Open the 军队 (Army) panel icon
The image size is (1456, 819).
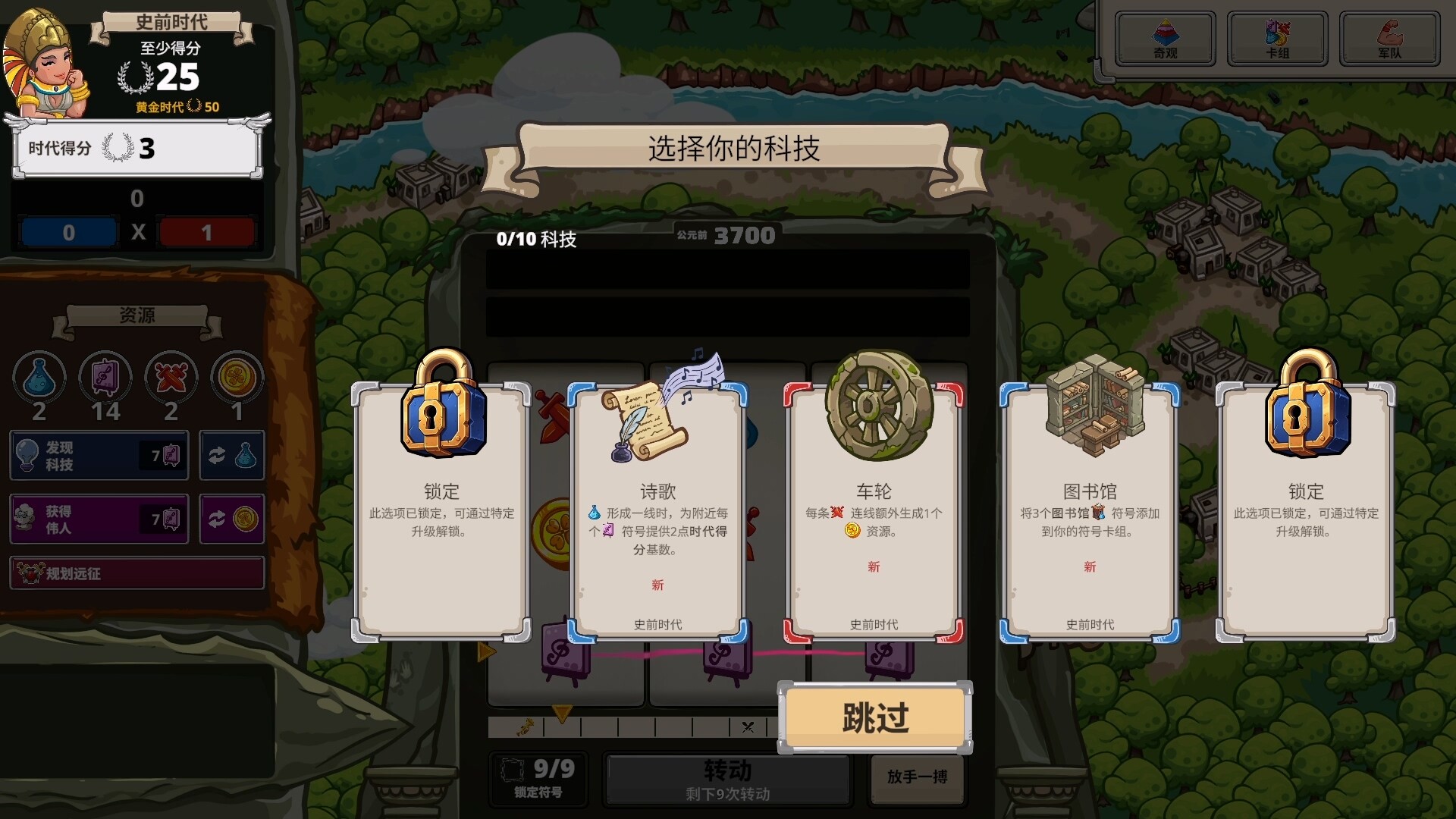[x=1389, y=38]
